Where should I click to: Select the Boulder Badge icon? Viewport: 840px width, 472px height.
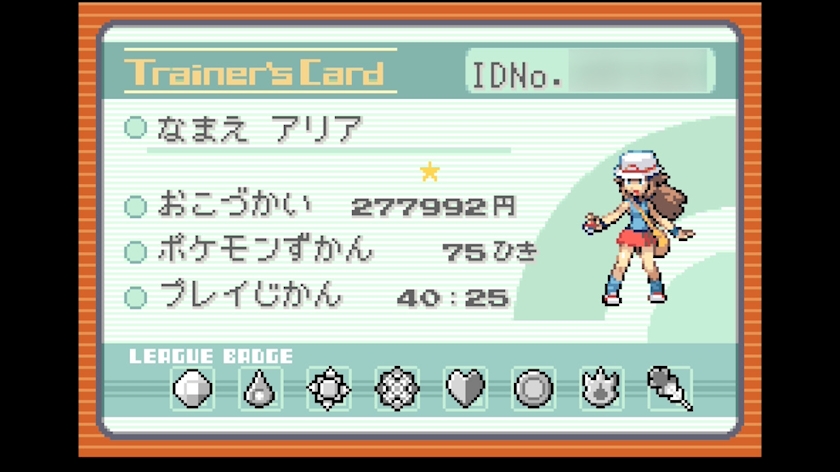pyautogui.click(x=193, y=388)
